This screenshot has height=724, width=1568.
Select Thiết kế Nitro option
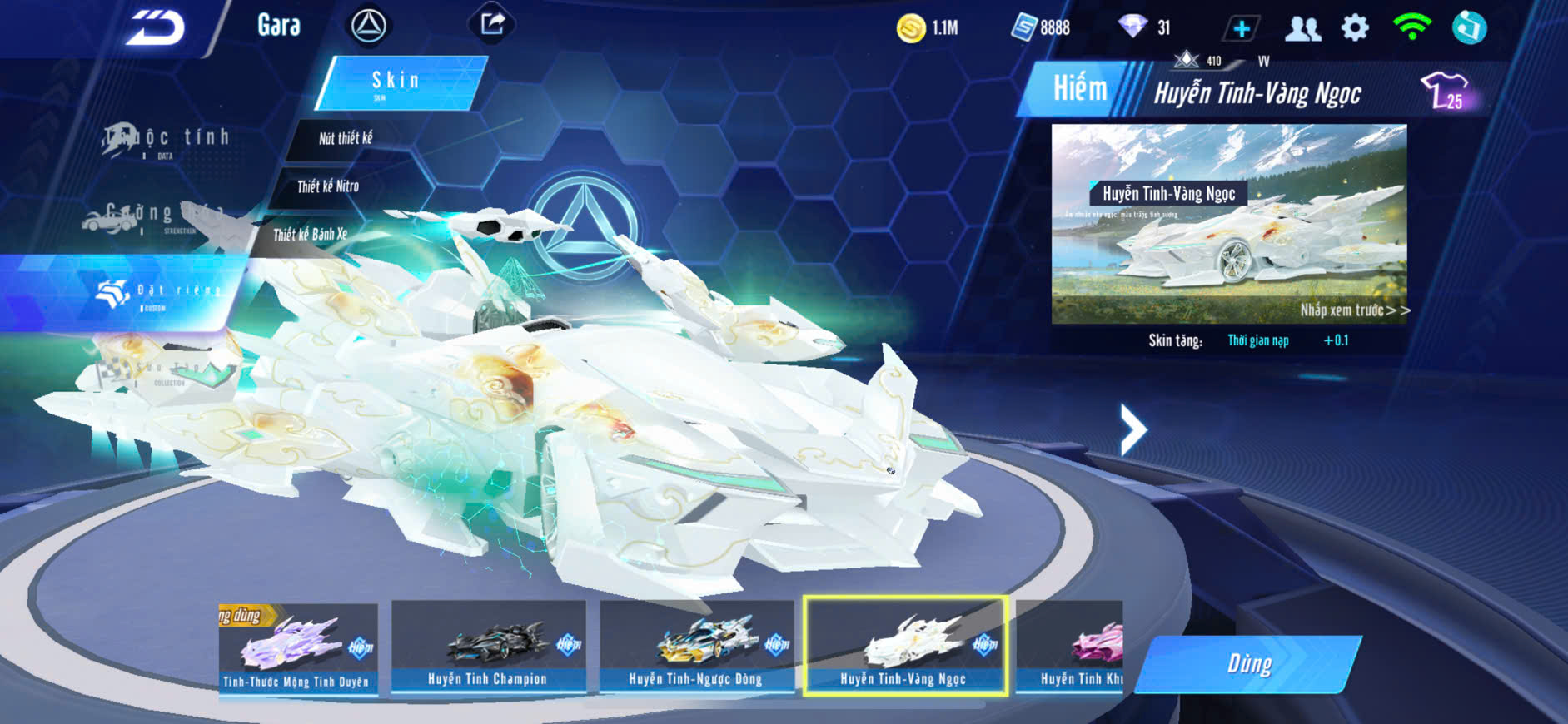328,186
